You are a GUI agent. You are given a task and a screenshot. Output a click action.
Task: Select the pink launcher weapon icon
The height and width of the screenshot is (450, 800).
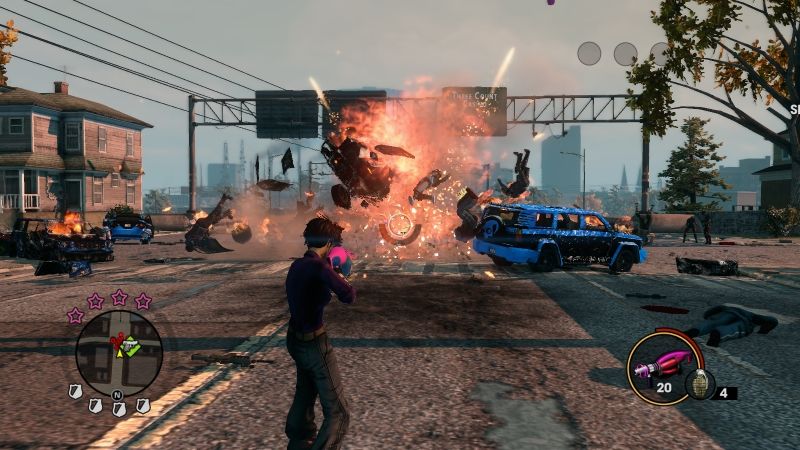(x=661, y=361)
